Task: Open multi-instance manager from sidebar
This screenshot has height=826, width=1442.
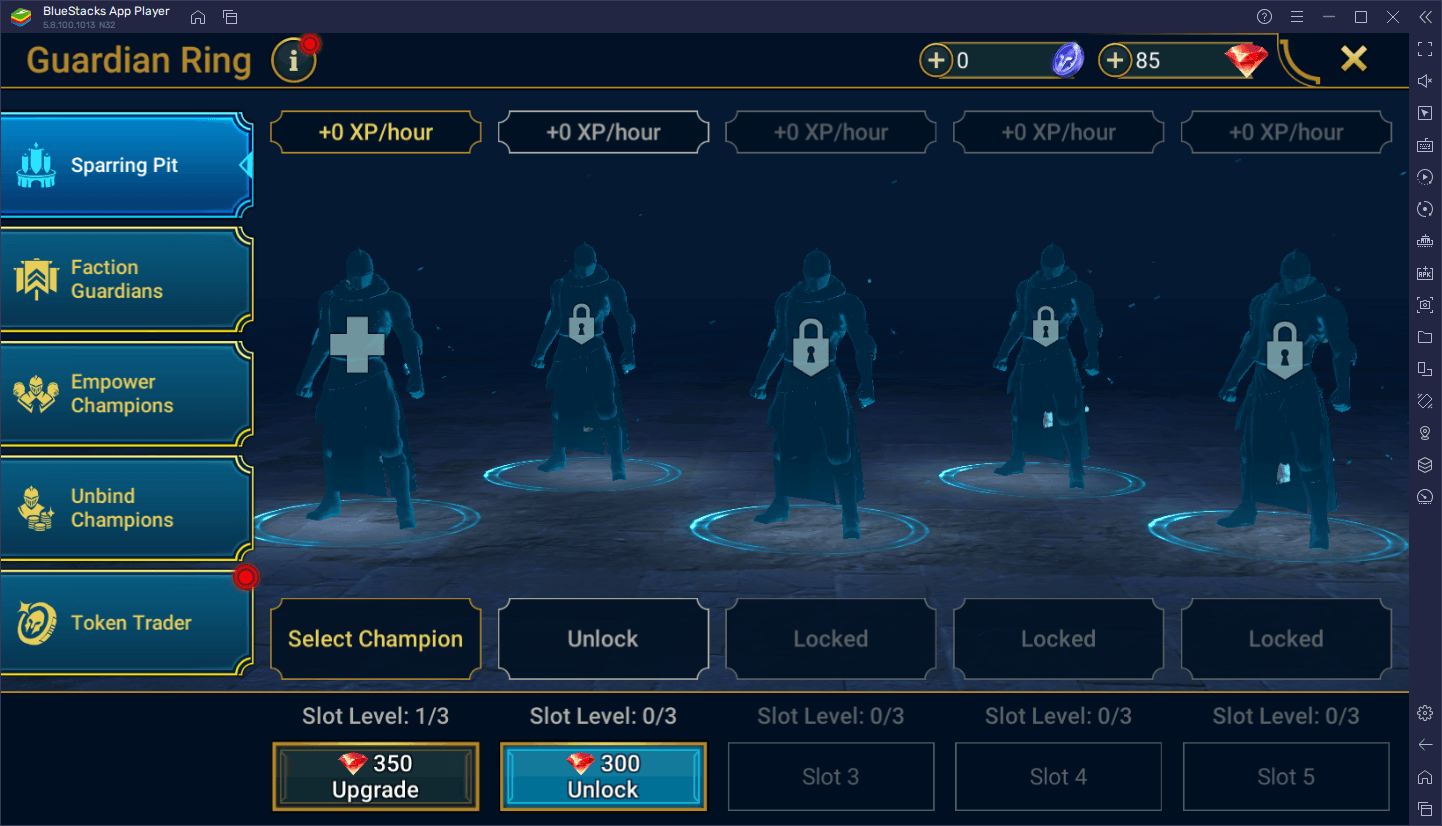Action: tap(1425, 464)
